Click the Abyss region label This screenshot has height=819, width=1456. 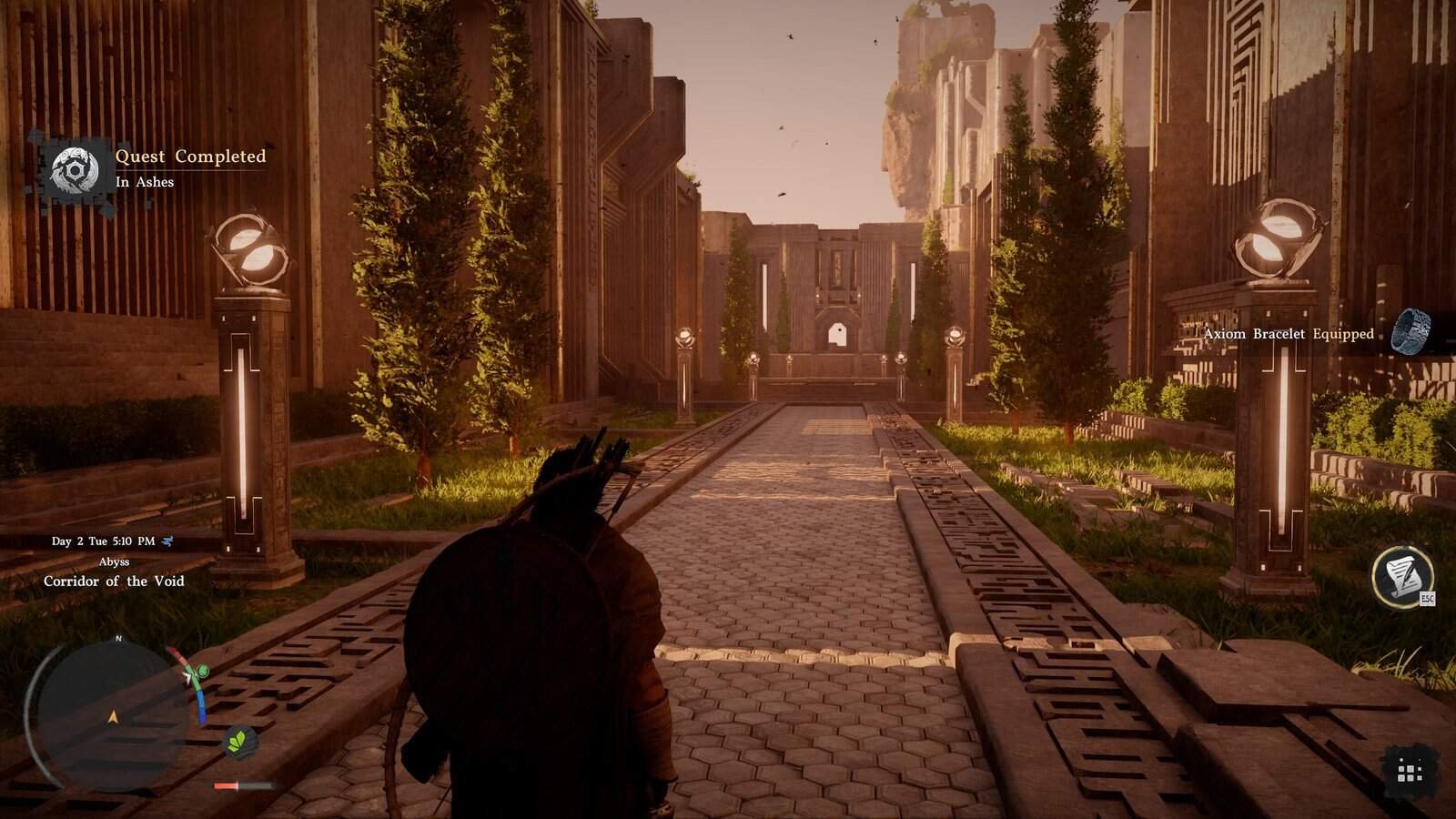pyautogui.click(x=115, y=562)
